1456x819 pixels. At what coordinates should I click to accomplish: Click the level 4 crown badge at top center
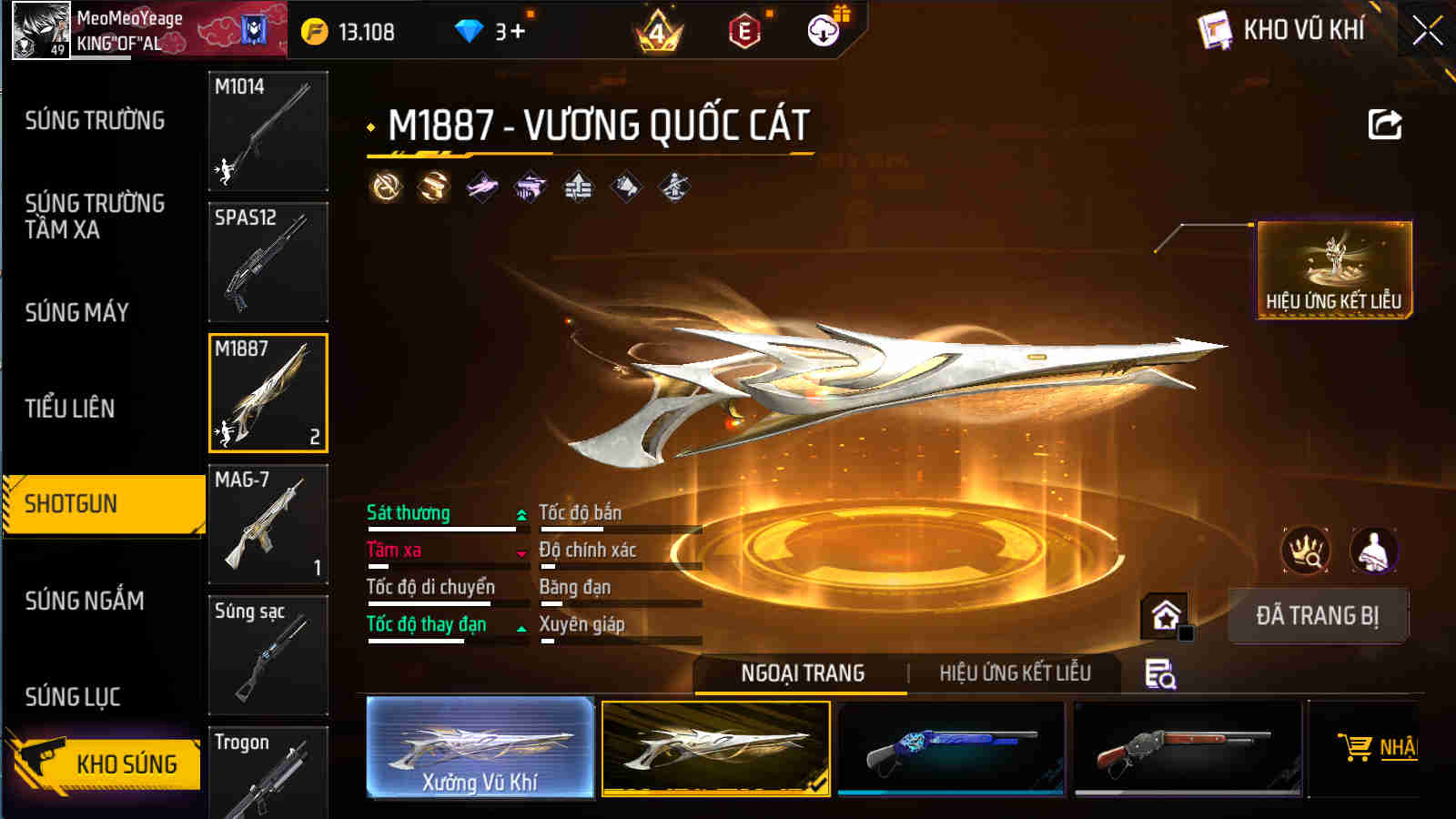tap(660, 32)
